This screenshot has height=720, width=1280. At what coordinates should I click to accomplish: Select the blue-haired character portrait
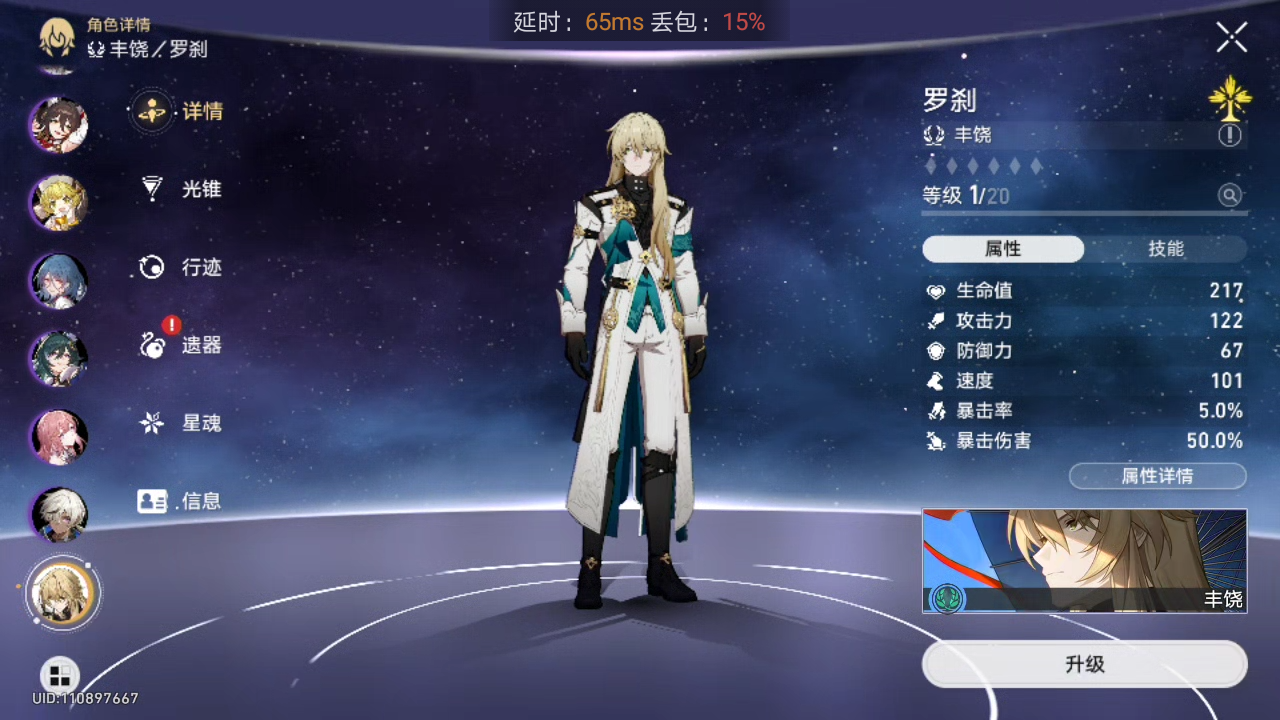click(x=59, y=281)
